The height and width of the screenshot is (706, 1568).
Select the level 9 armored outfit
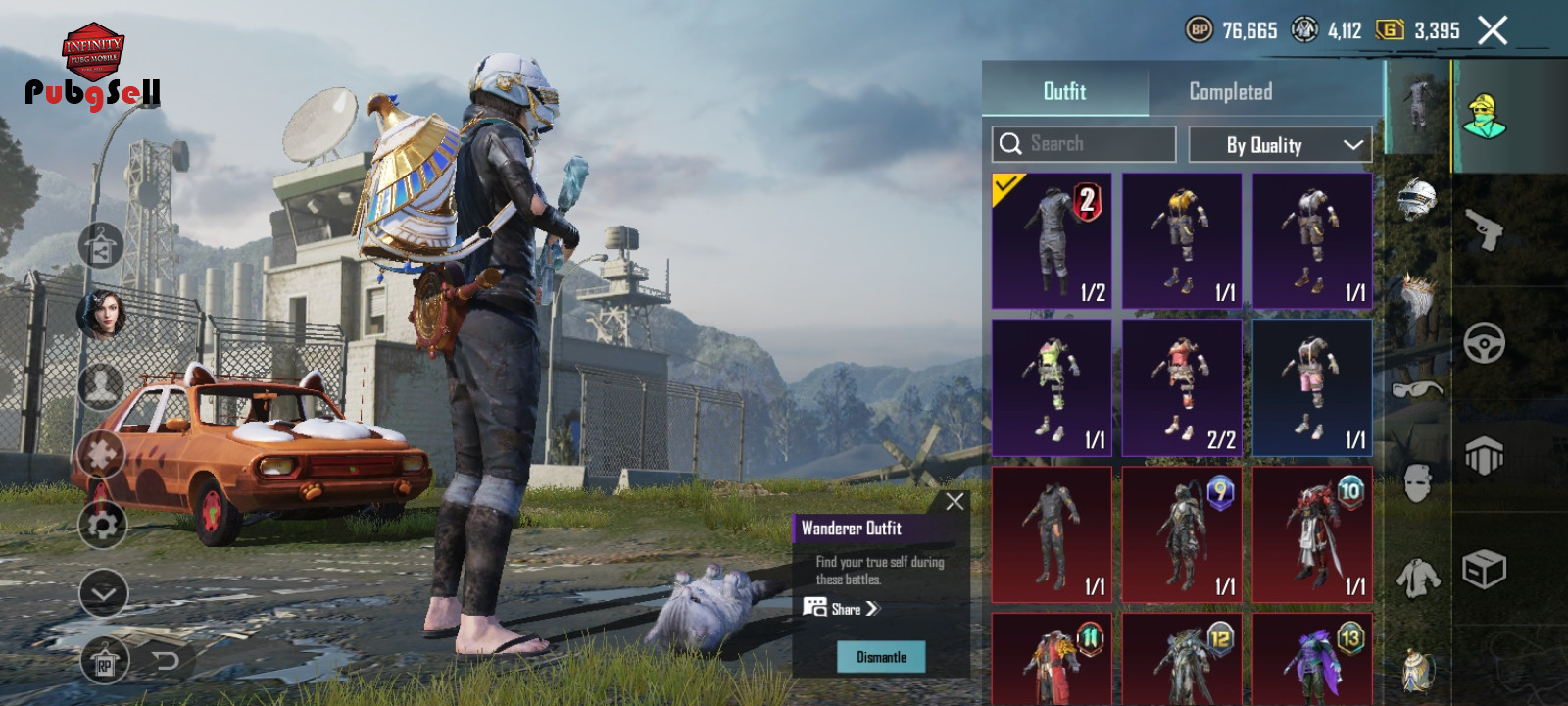click(1182, 535)
